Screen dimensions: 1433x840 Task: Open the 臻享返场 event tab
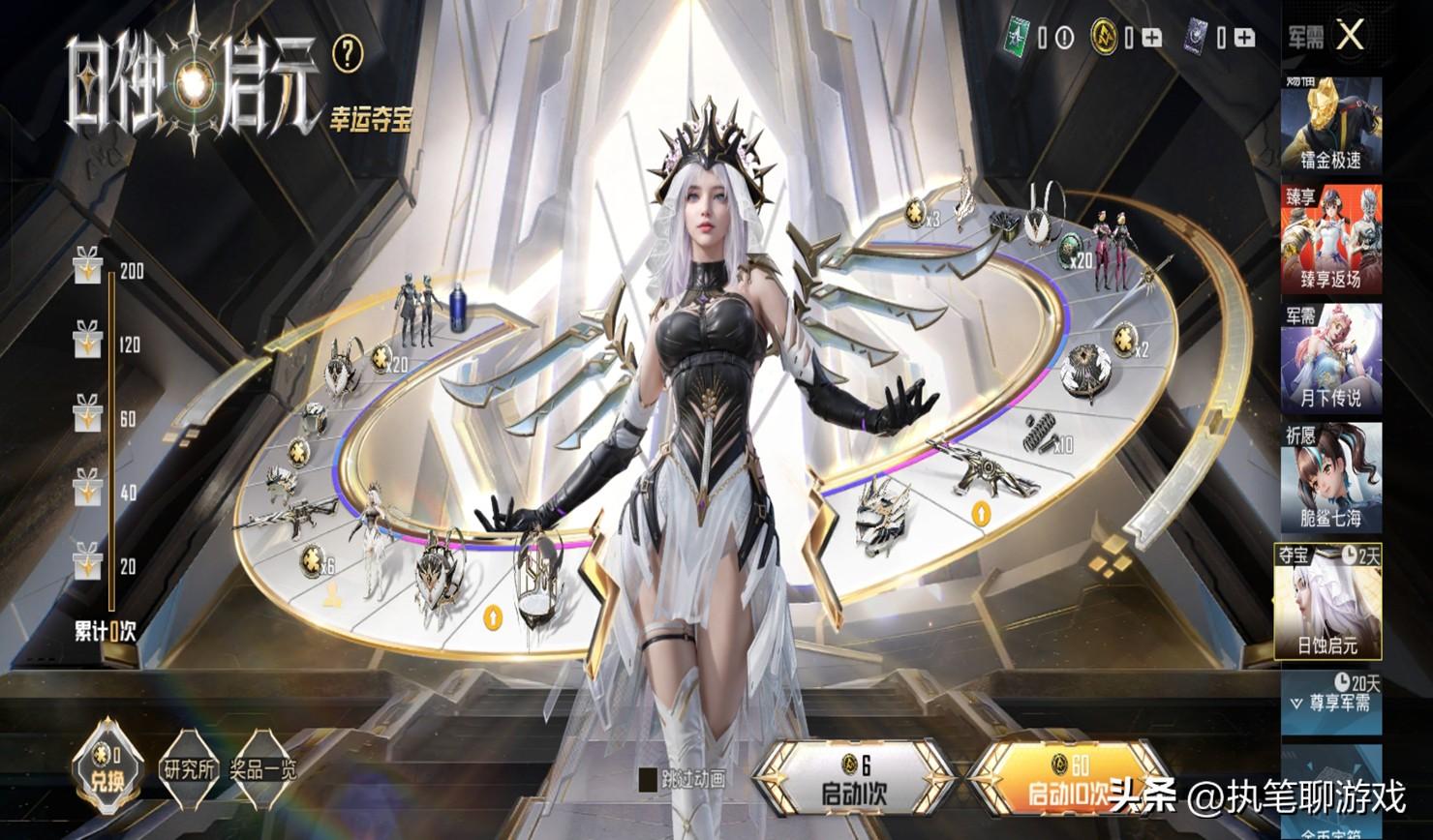(1331, 240)
